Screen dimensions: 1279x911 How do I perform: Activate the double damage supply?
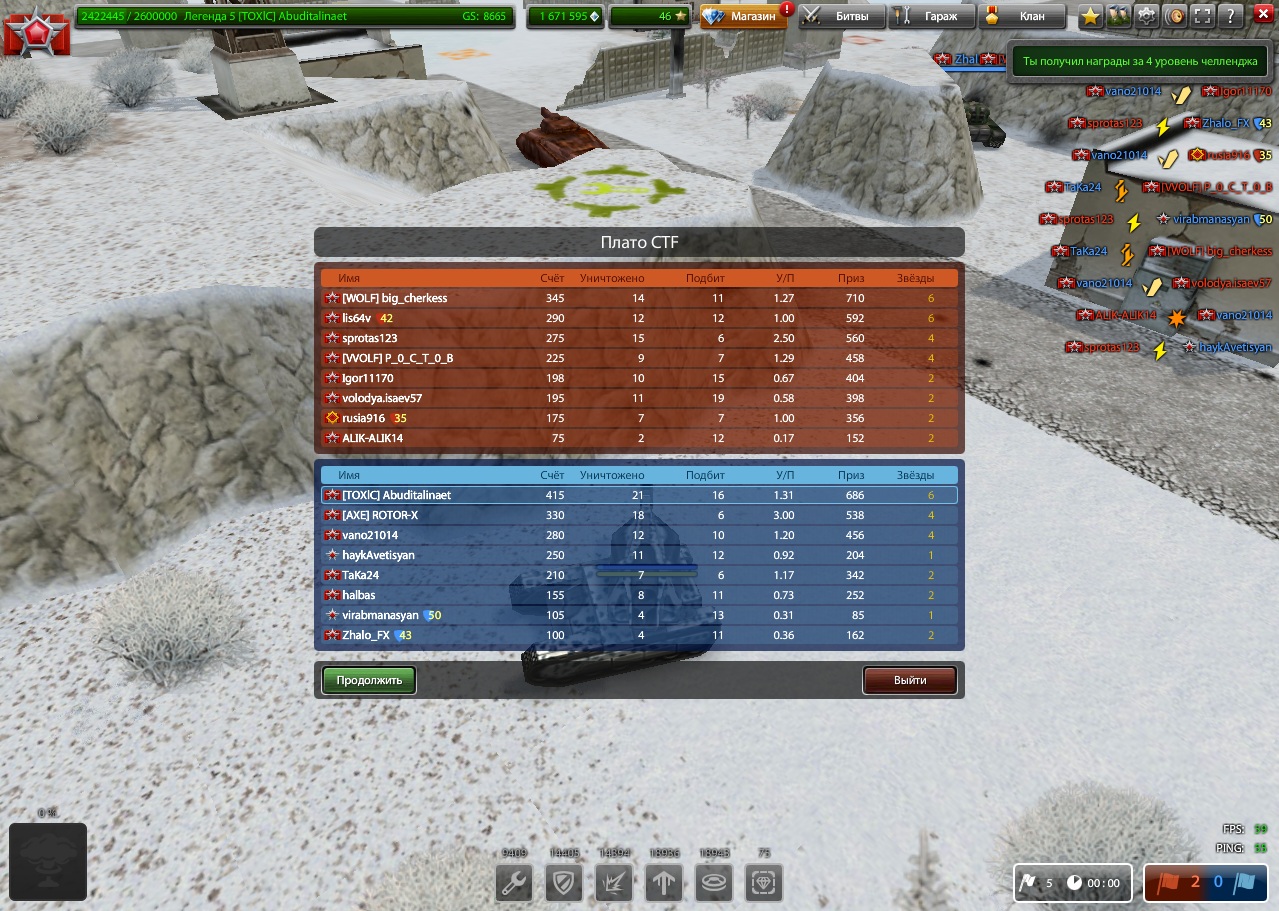614,884
